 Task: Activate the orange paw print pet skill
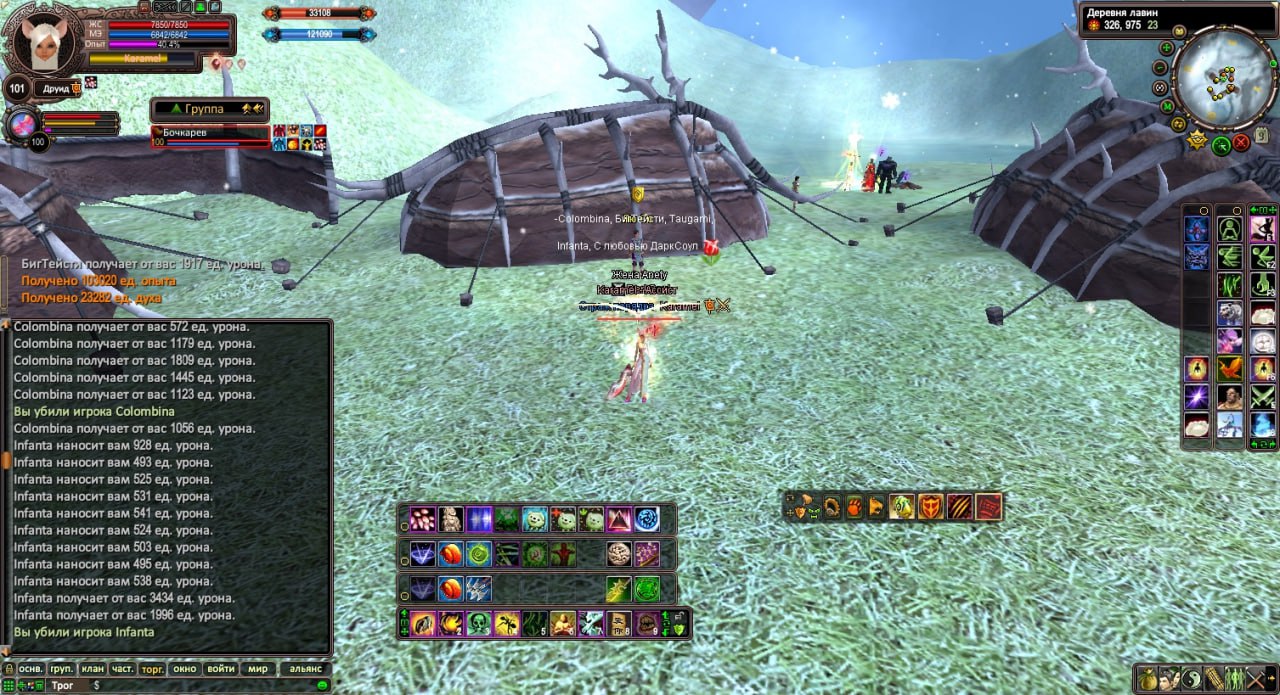tap(854, 506)
